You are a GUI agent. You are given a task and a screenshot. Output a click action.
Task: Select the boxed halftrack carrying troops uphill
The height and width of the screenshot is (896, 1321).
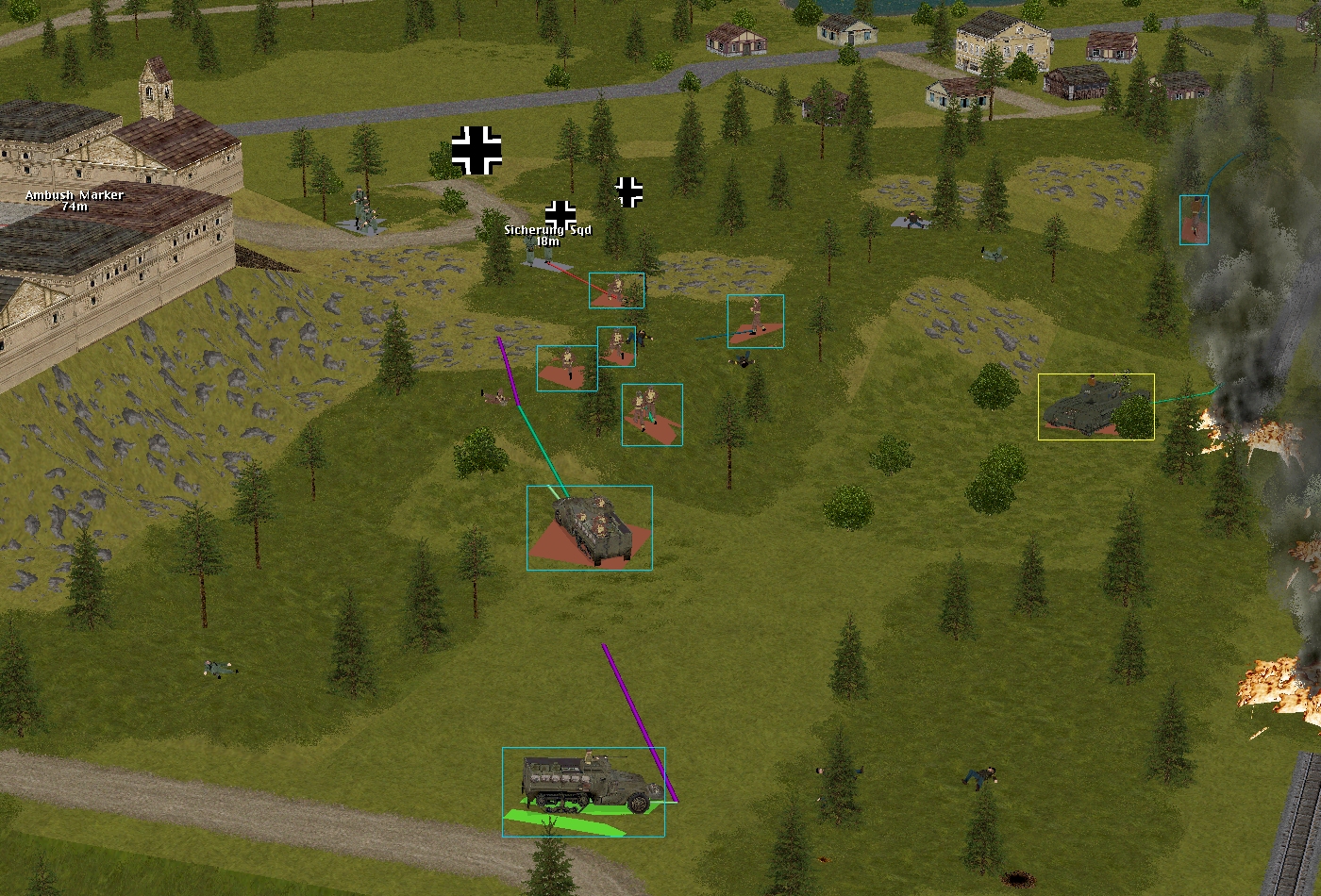click(x=590, y=526)
